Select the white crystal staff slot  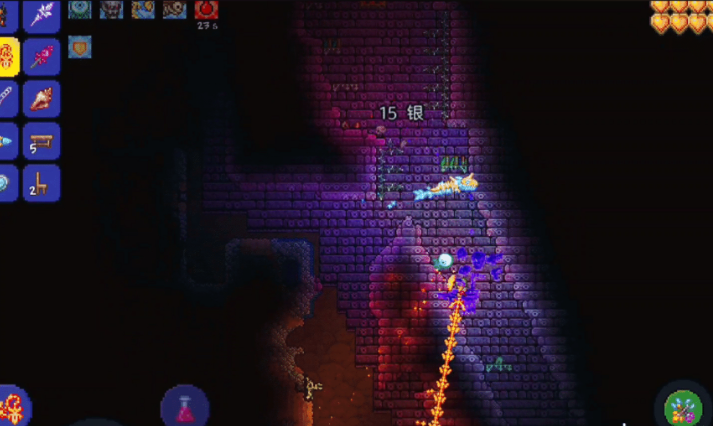point(42,14)
